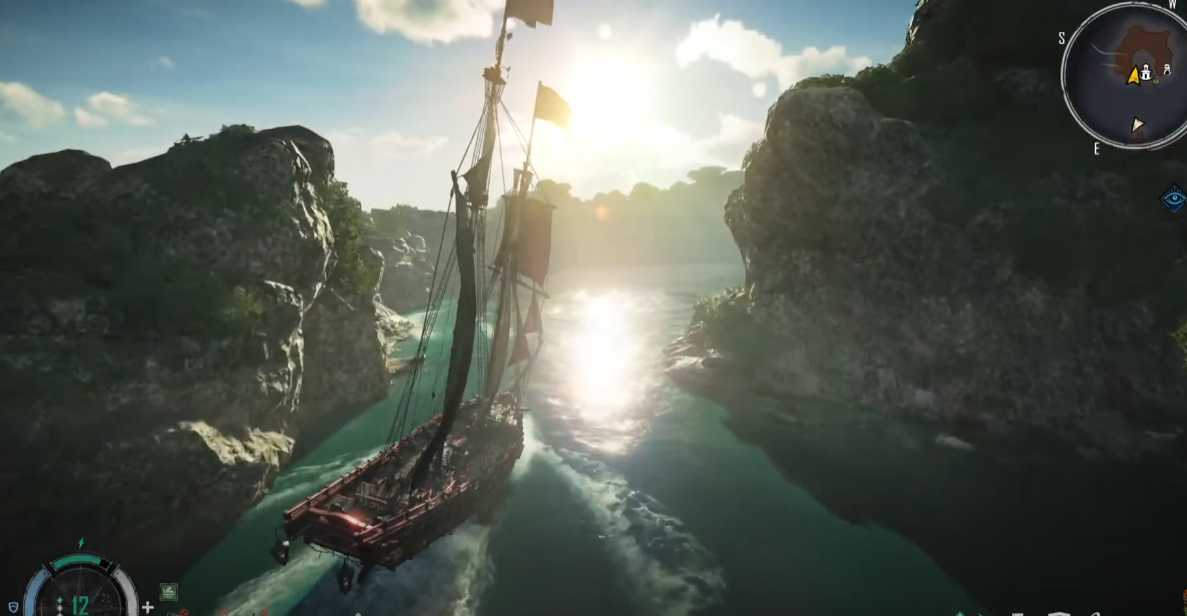Select the white lighthouse marker on minimap
This screenshot has height=616, width=1187.
coord(1146,73)
